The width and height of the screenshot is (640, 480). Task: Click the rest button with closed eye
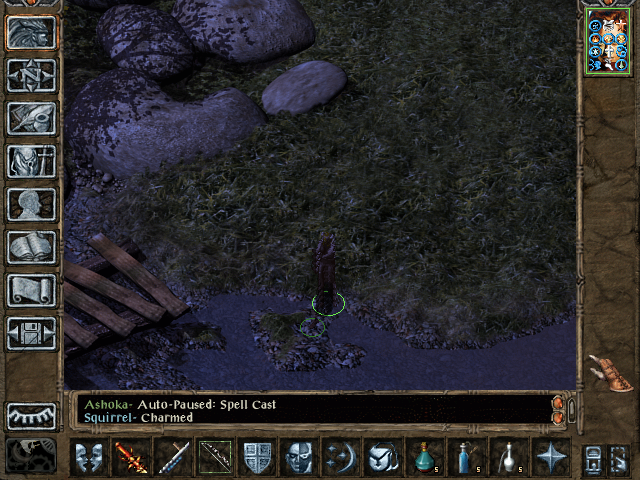click(31, 415)
